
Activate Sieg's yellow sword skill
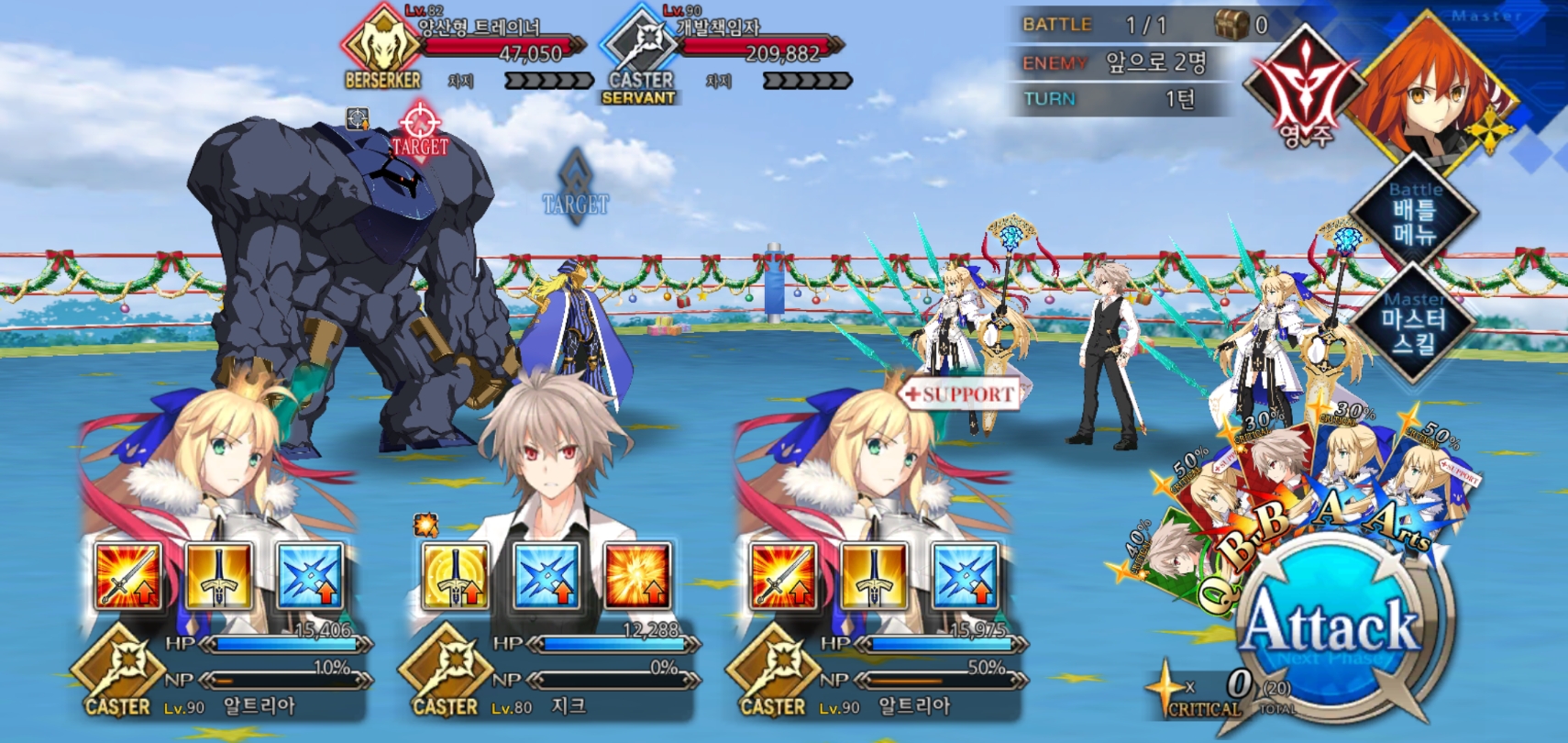point(455,576)
